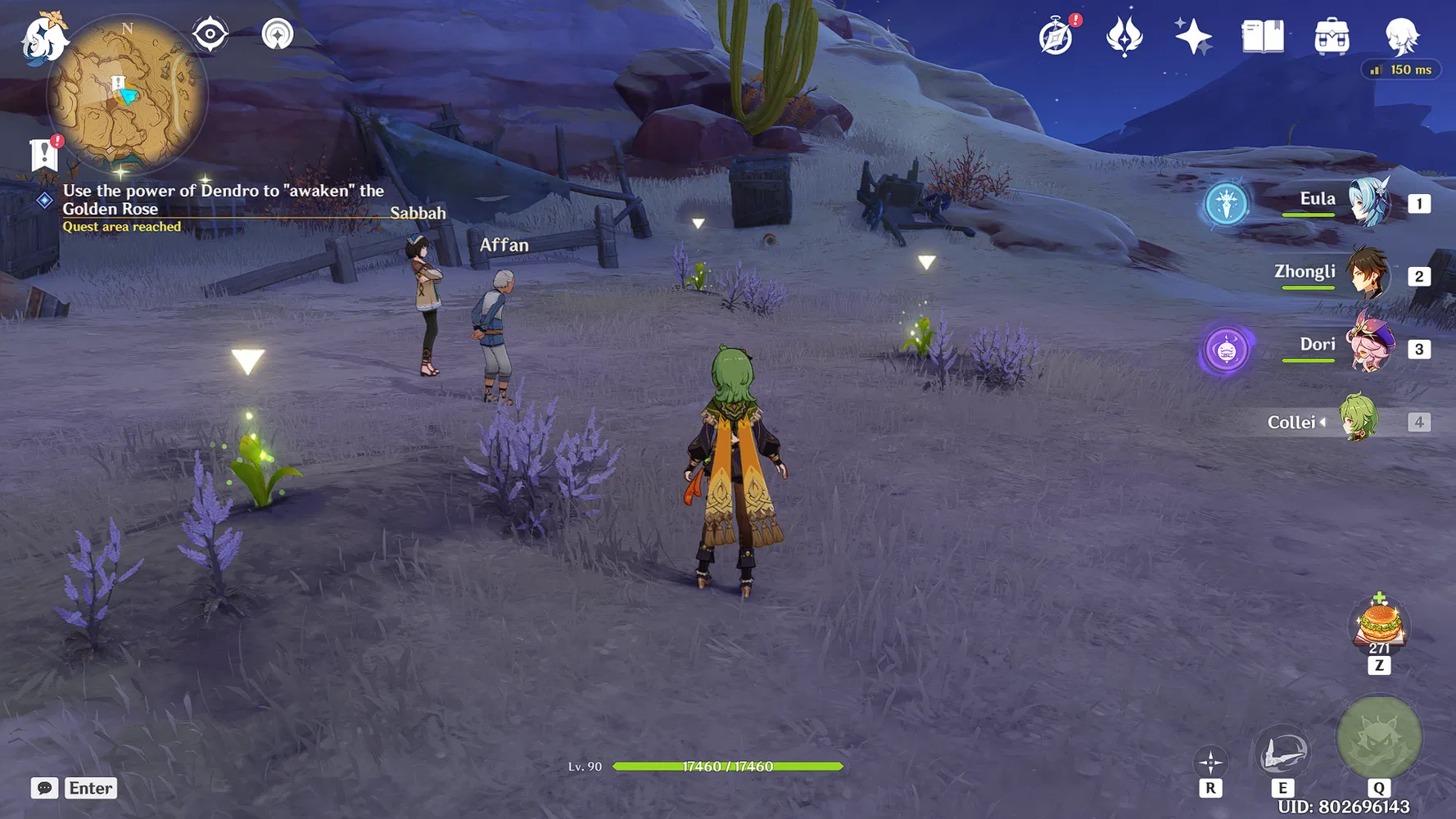Open the inventory backpack icon
The height and width of the screenshot is (819, 1456).
[1332, 37]
